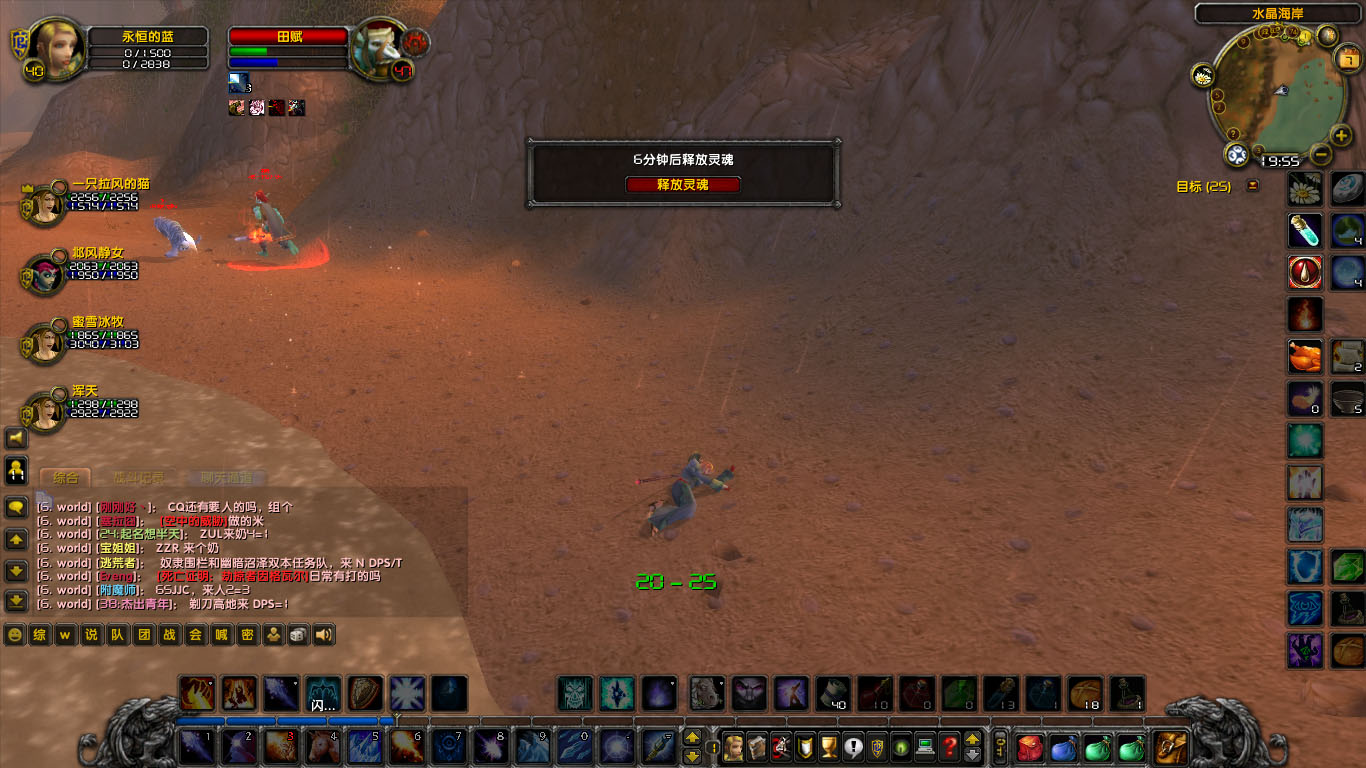Screen dimensions: 1366x768
Task: Collapse the 目标 (25) objectives tracker
Action: point(1253,186)
